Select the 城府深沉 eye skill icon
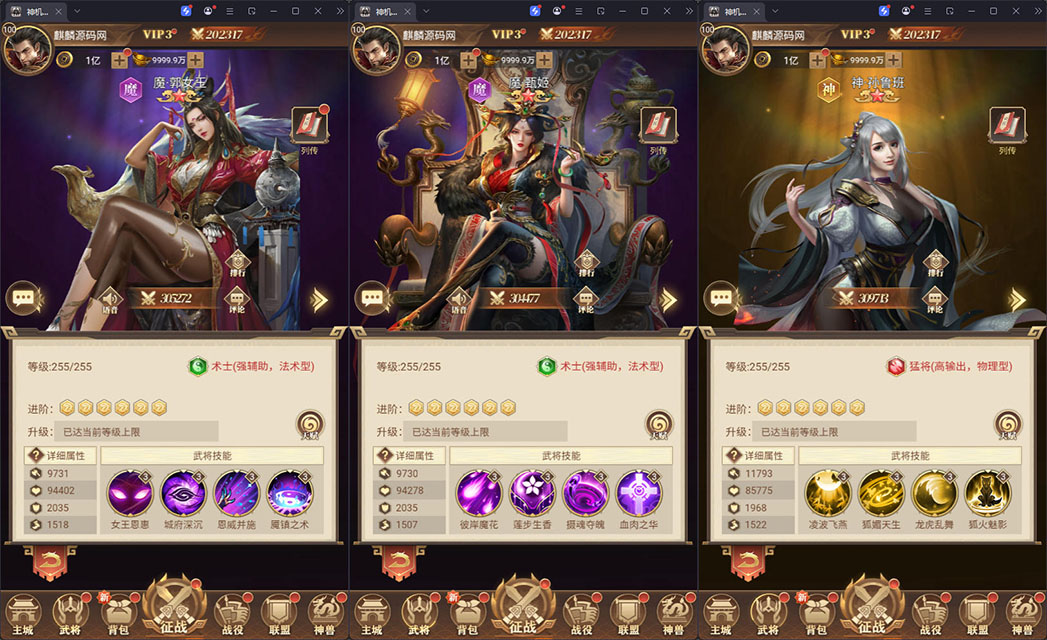This screenshot has width=1047, height=640. click(184, 492)
